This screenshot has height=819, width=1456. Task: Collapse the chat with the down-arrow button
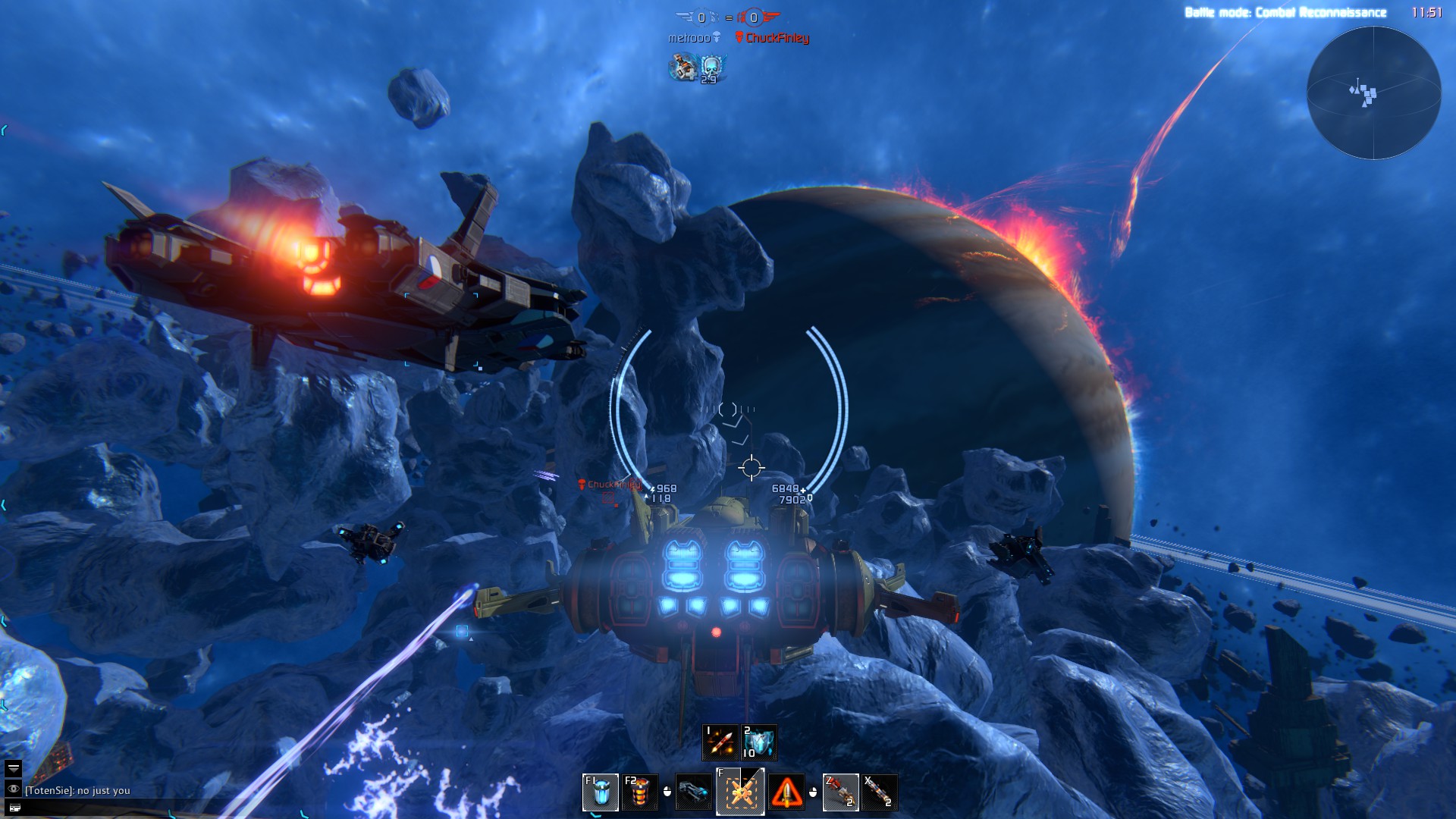(14, 769)
